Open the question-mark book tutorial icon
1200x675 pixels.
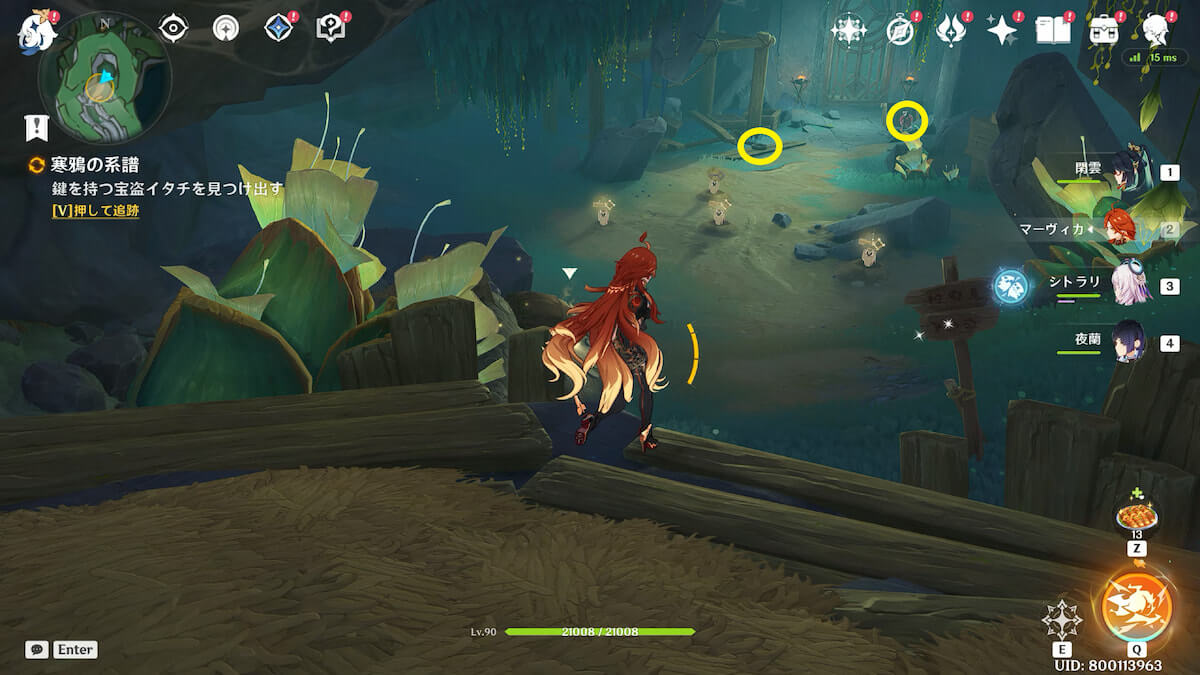(x=330, y=29)
